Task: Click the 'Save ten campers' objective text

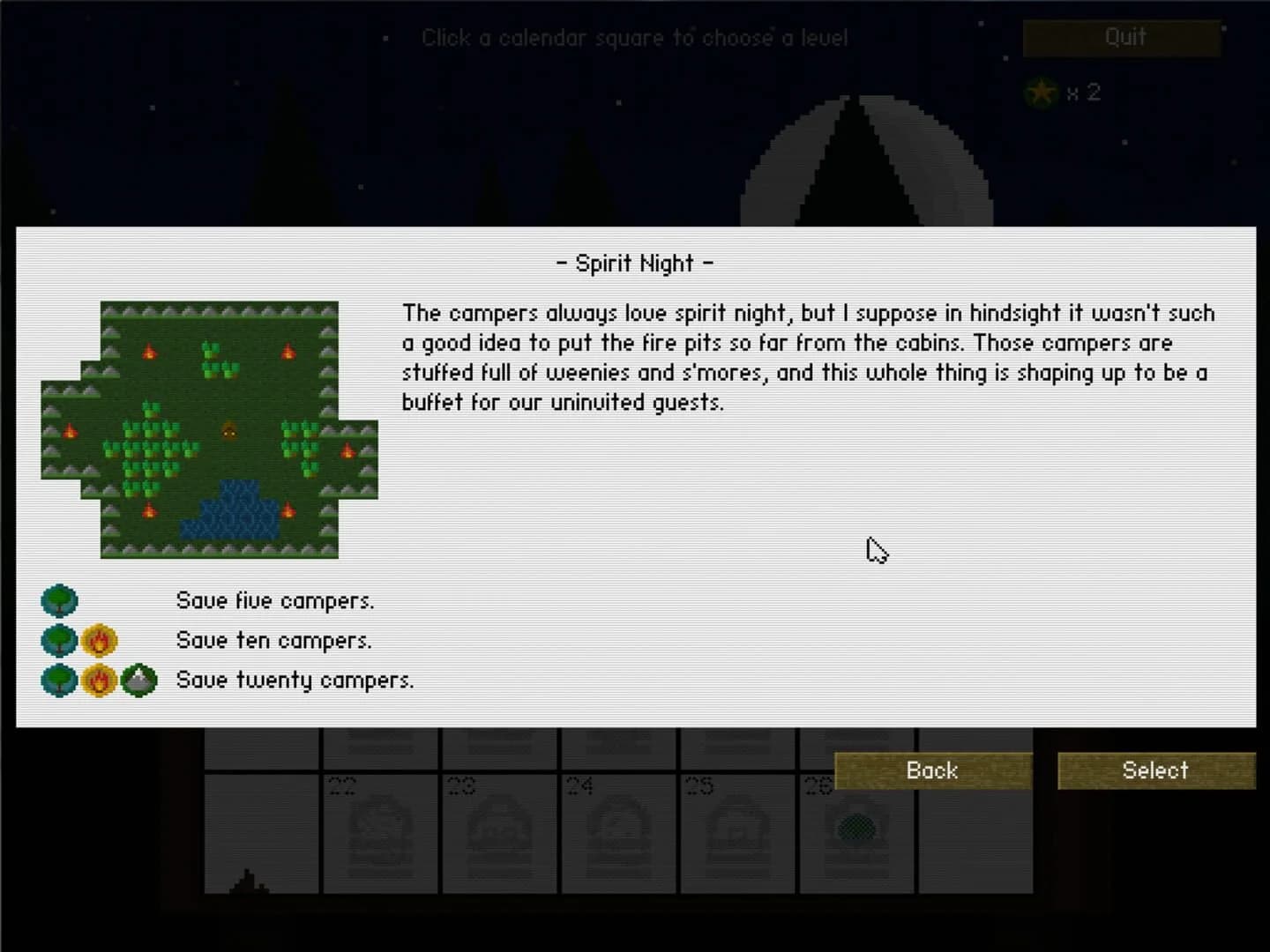Action: click(x=273, y=640)
